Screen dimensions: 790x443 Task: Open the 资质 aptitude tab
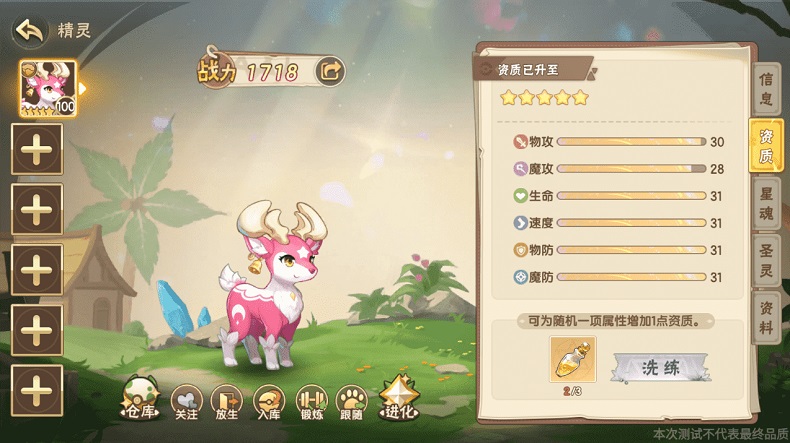coord(766,146)
